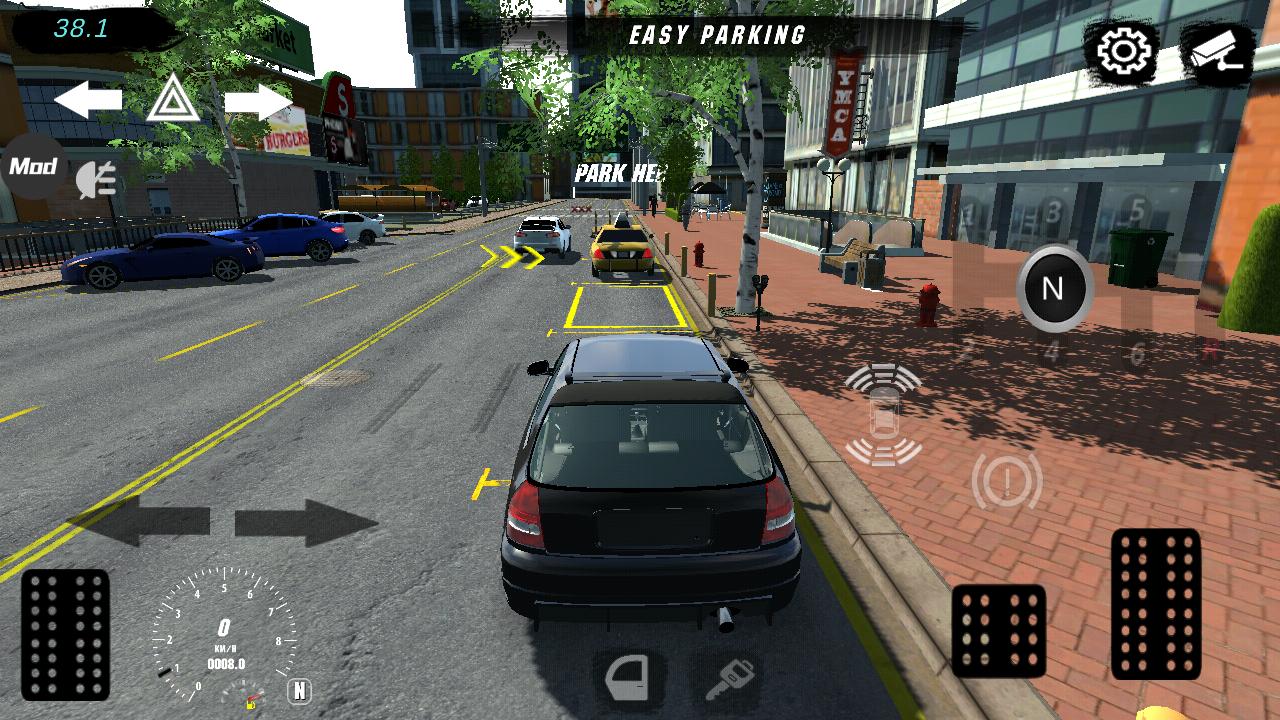Activate the right turn signal arrow

(258, 101)
